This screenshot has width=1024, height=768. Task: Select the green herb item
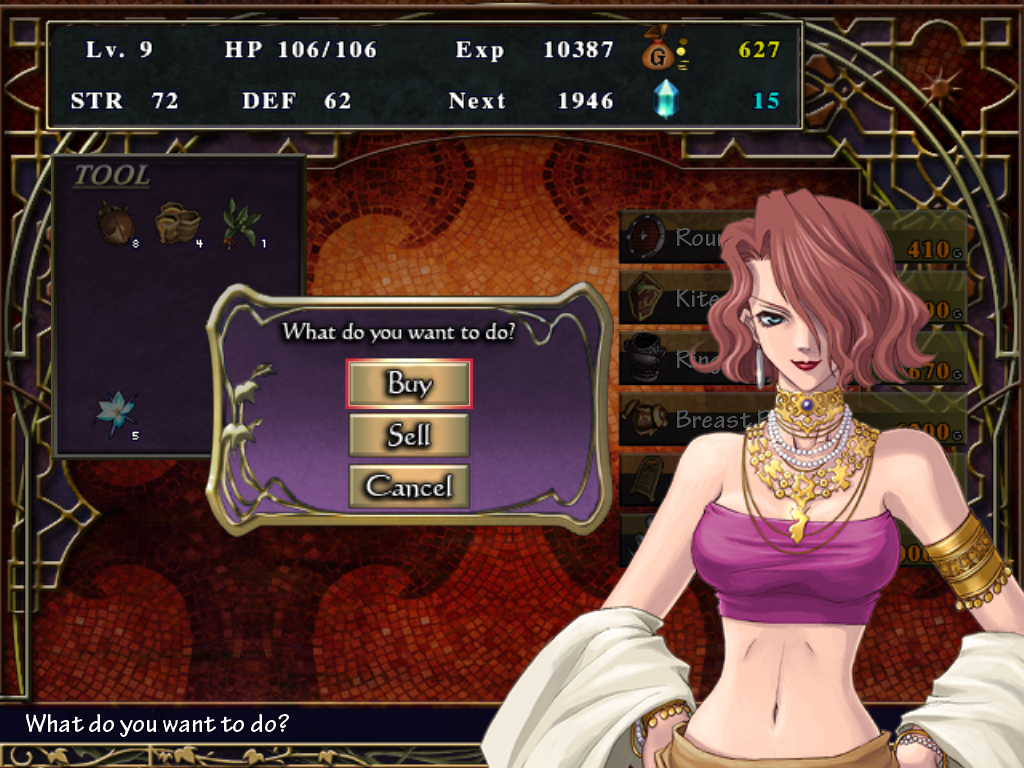(239, 222)
